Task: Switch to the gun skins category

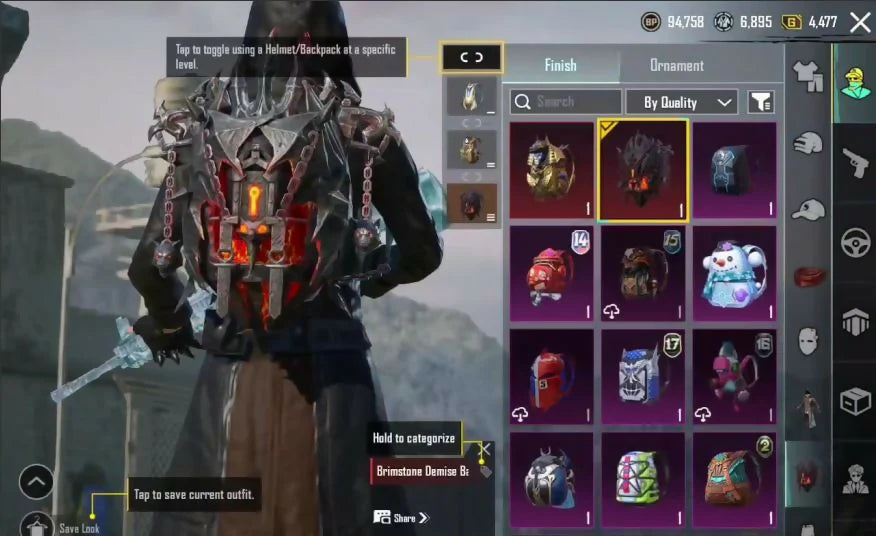Action: pos(855,162)
